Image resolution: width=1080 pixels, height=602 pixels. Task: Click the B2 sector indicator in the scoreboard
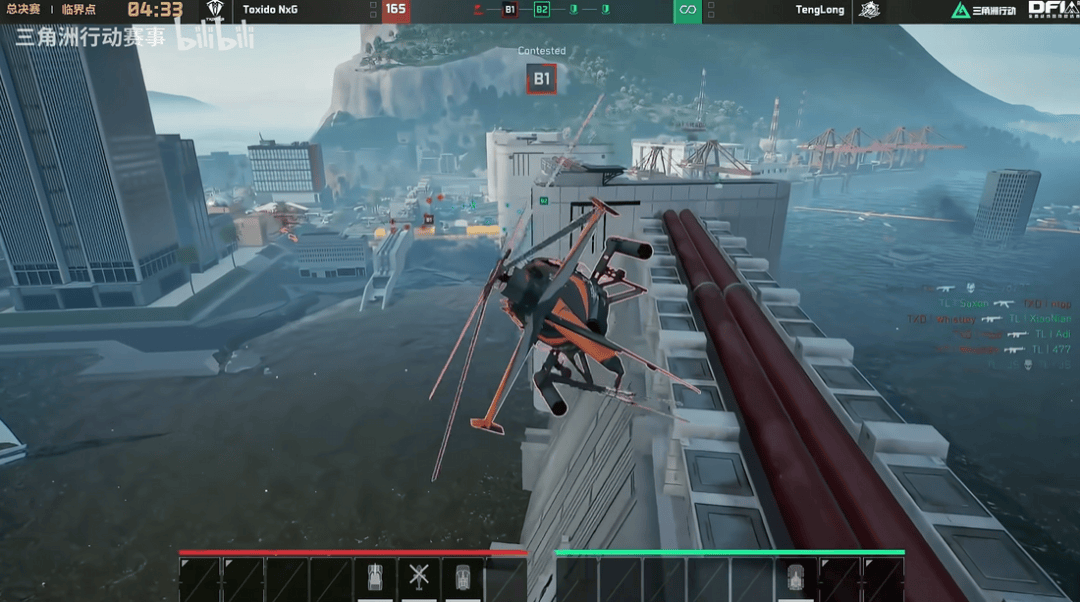pyautogui.click(x=542, y=10)
